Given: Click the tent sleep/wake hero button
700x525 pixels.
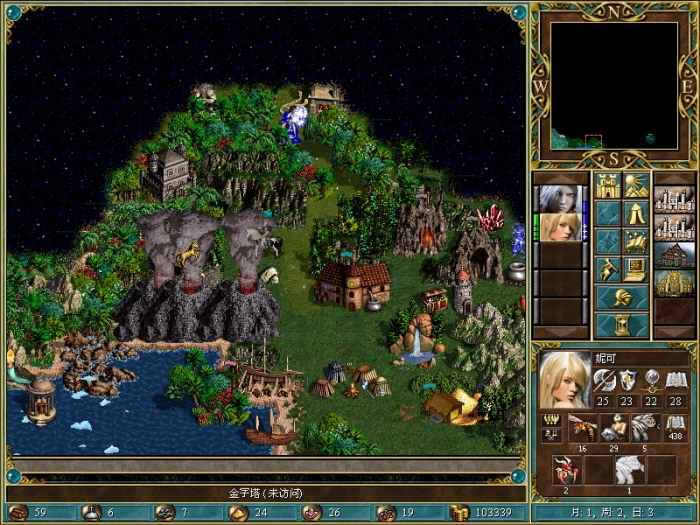Looking at the screenshot, I should click(636, 213).
